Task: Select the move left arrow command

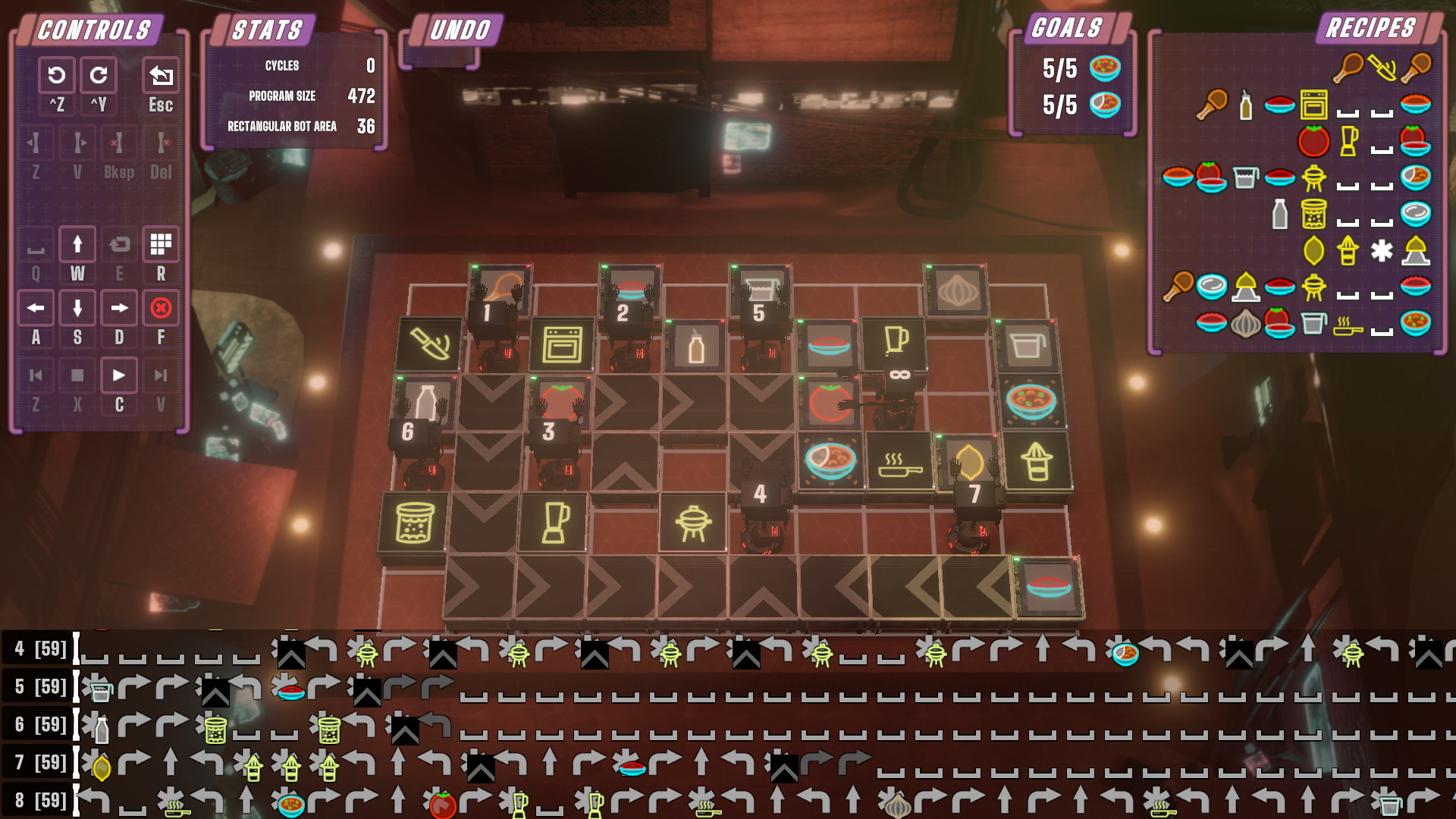Action: point(36,308)
